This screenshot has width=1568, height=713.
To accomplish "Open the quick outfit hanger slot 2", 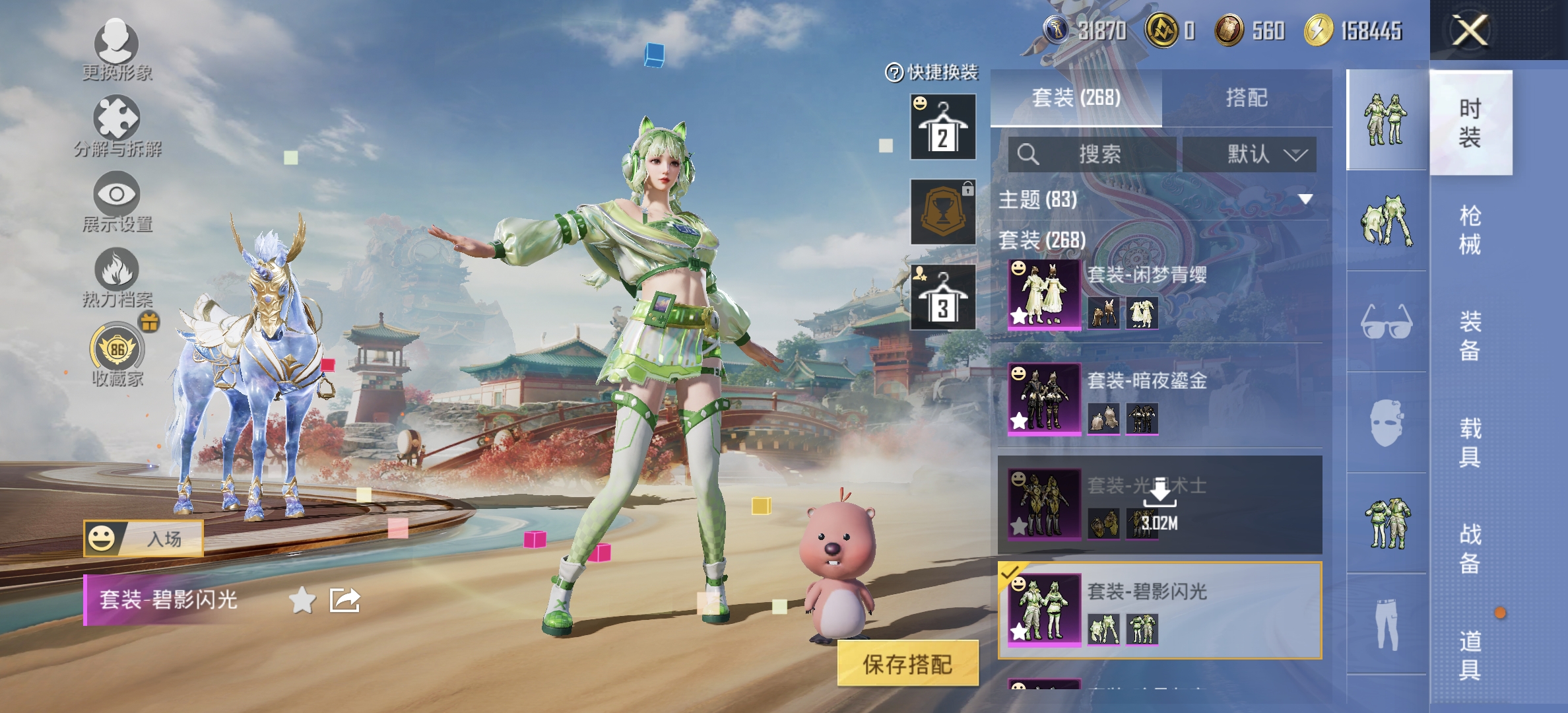I will [942, 127].
